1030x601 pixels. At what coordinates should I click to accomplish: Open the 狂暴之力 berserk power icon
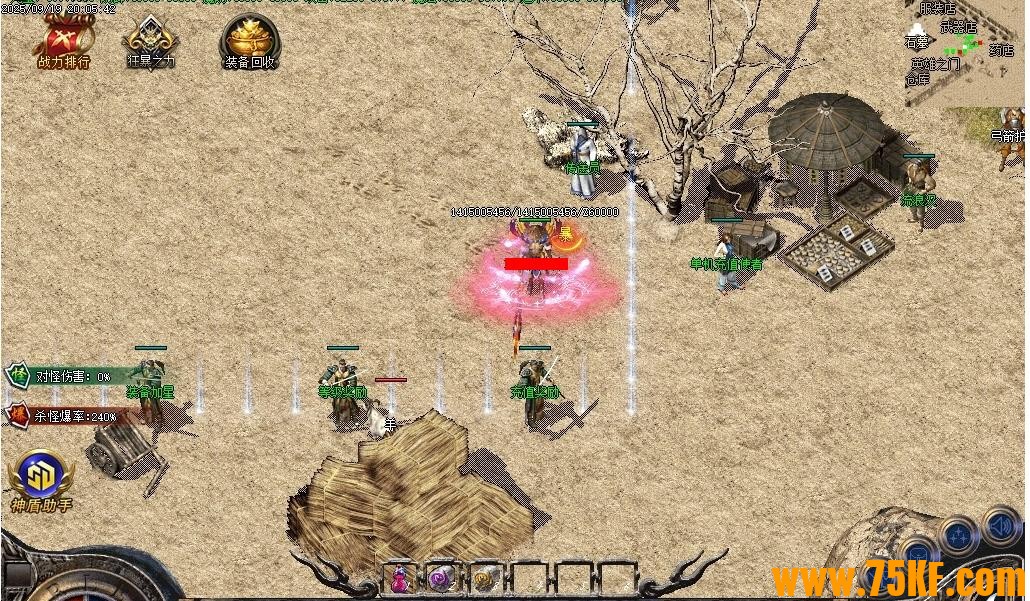(150, 42)
